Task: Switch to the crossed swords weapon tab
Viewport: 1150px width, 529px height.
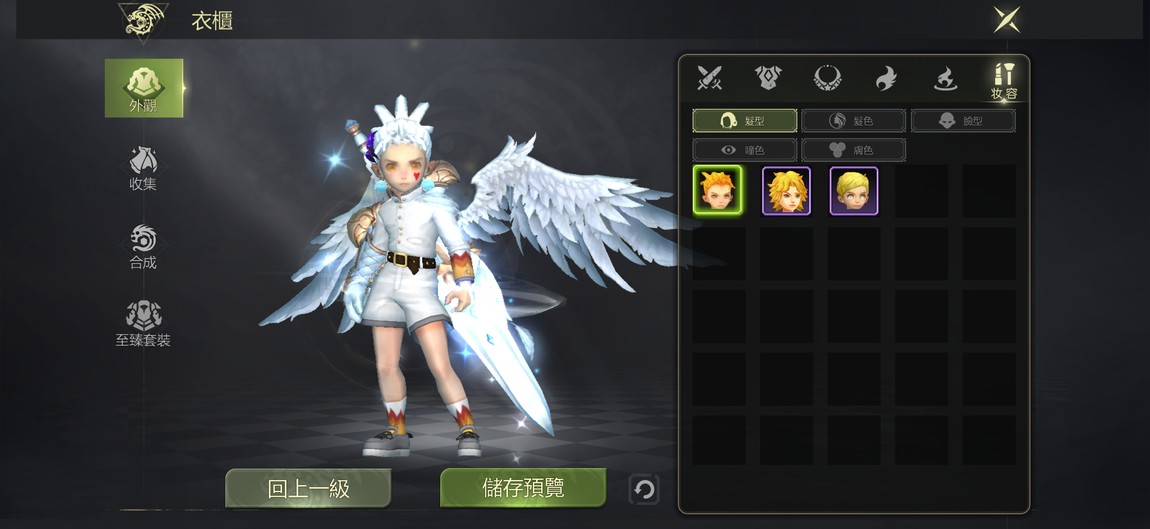Action: 710,78
